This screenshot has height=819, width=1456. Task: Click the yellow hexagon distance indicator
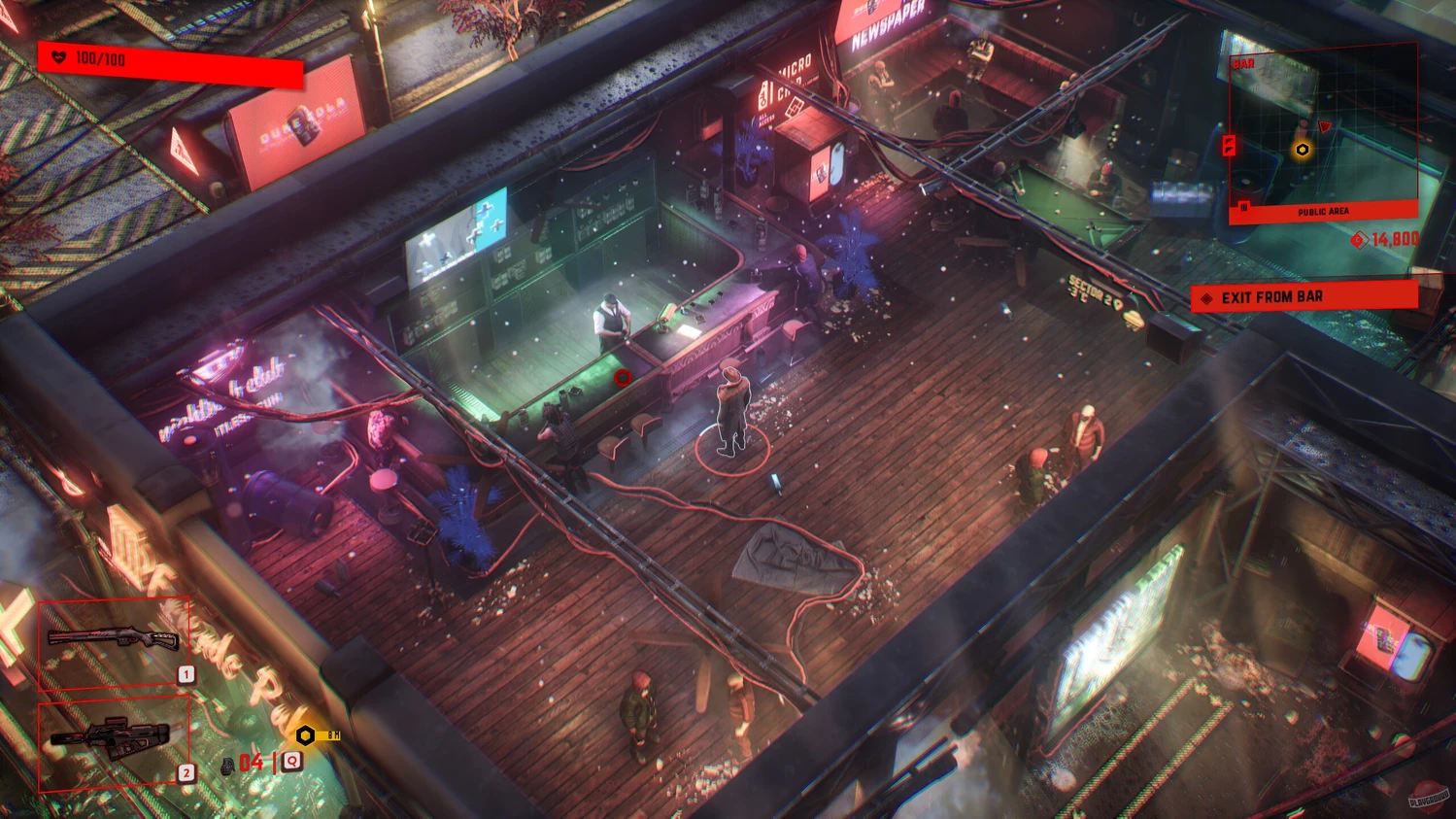(x=305, y=735)
